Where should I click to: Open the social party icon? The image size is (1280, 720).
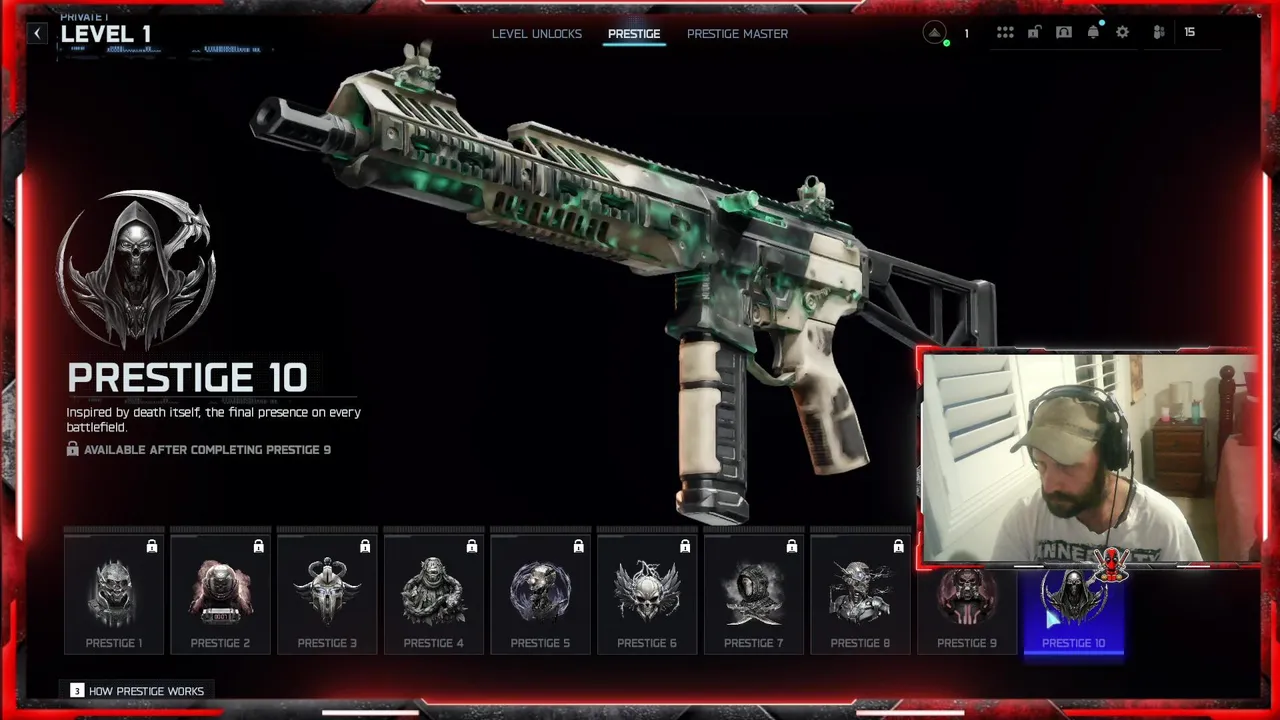[x=1159, y=32]
